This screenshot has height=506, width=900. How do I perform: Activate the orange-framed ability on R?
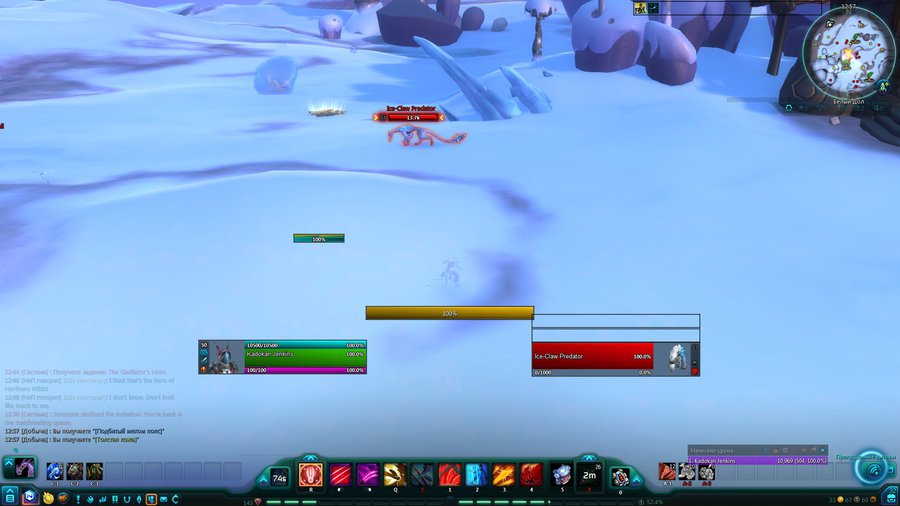click(310, 473)
